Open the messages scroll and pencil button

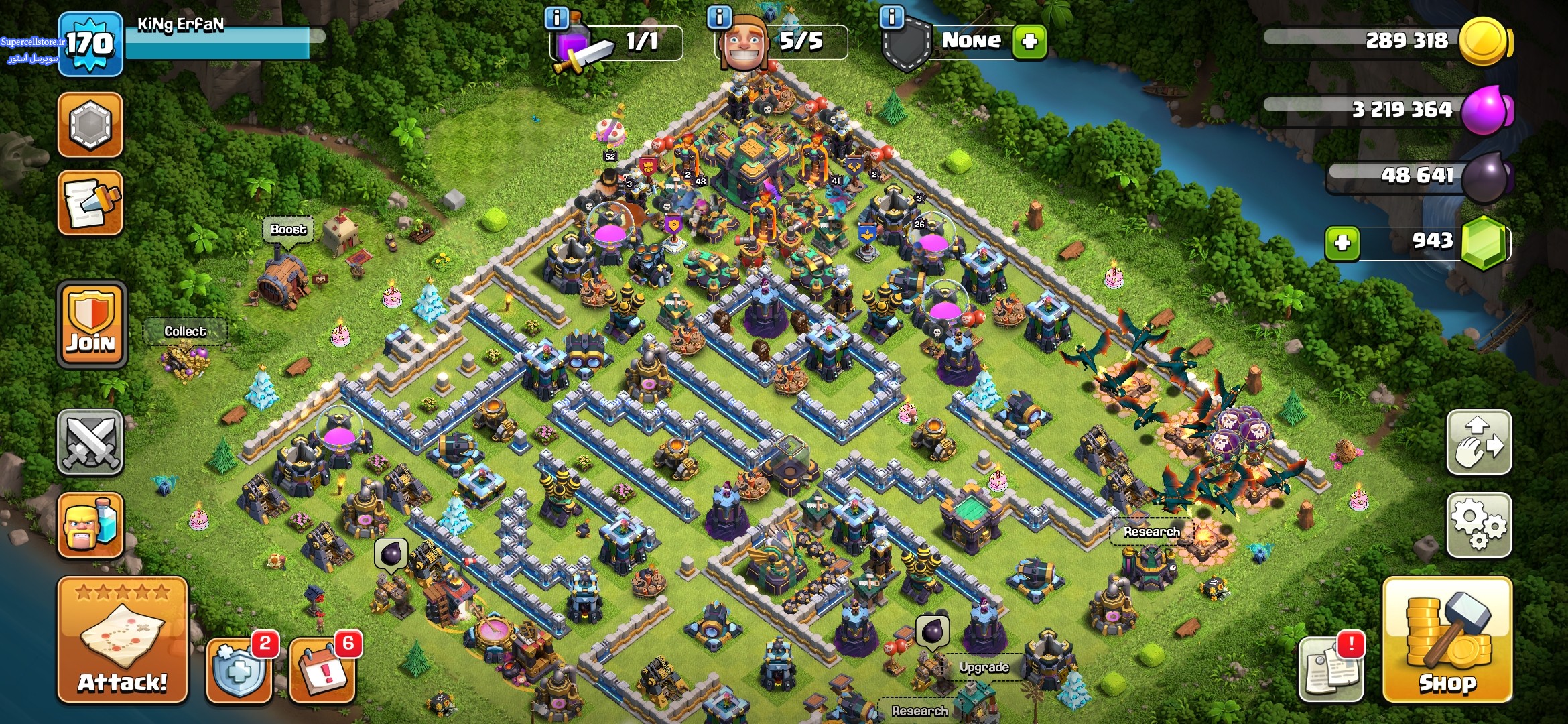click(x=90, y=202)
